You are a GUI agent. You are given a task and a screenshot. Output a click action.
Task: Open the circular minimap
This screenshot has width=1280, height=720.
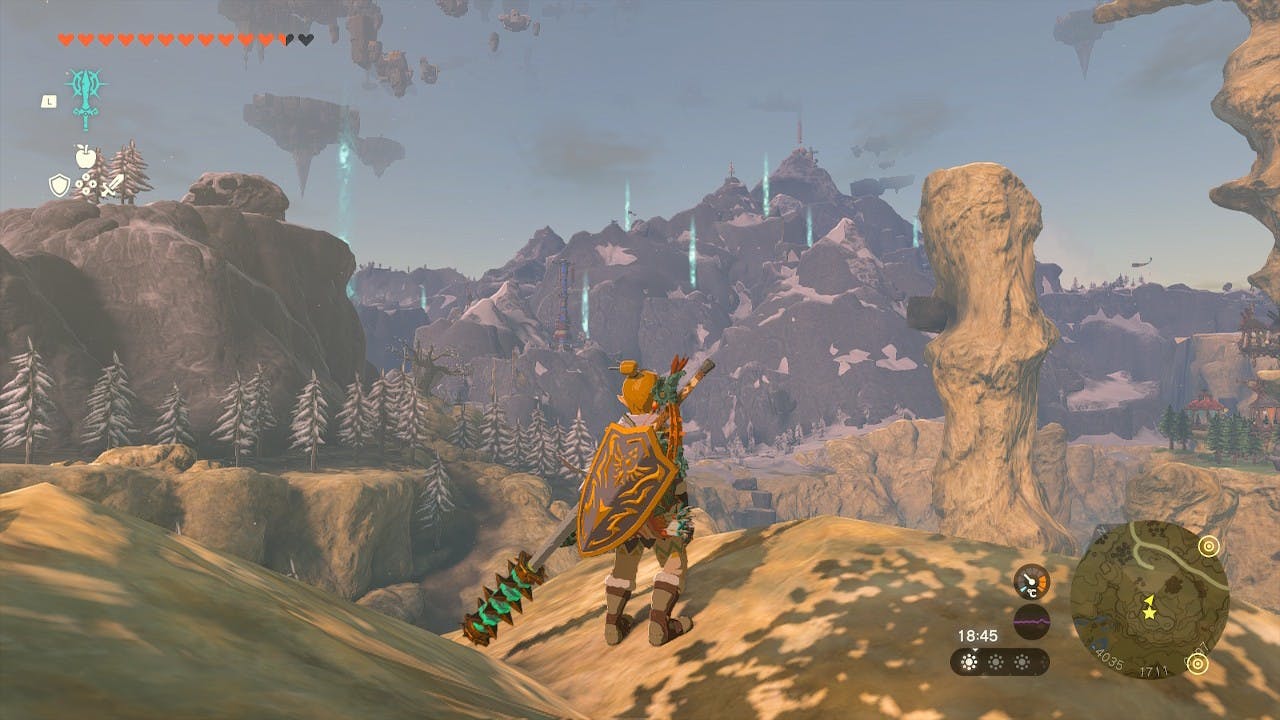[x=1148, y=600]
